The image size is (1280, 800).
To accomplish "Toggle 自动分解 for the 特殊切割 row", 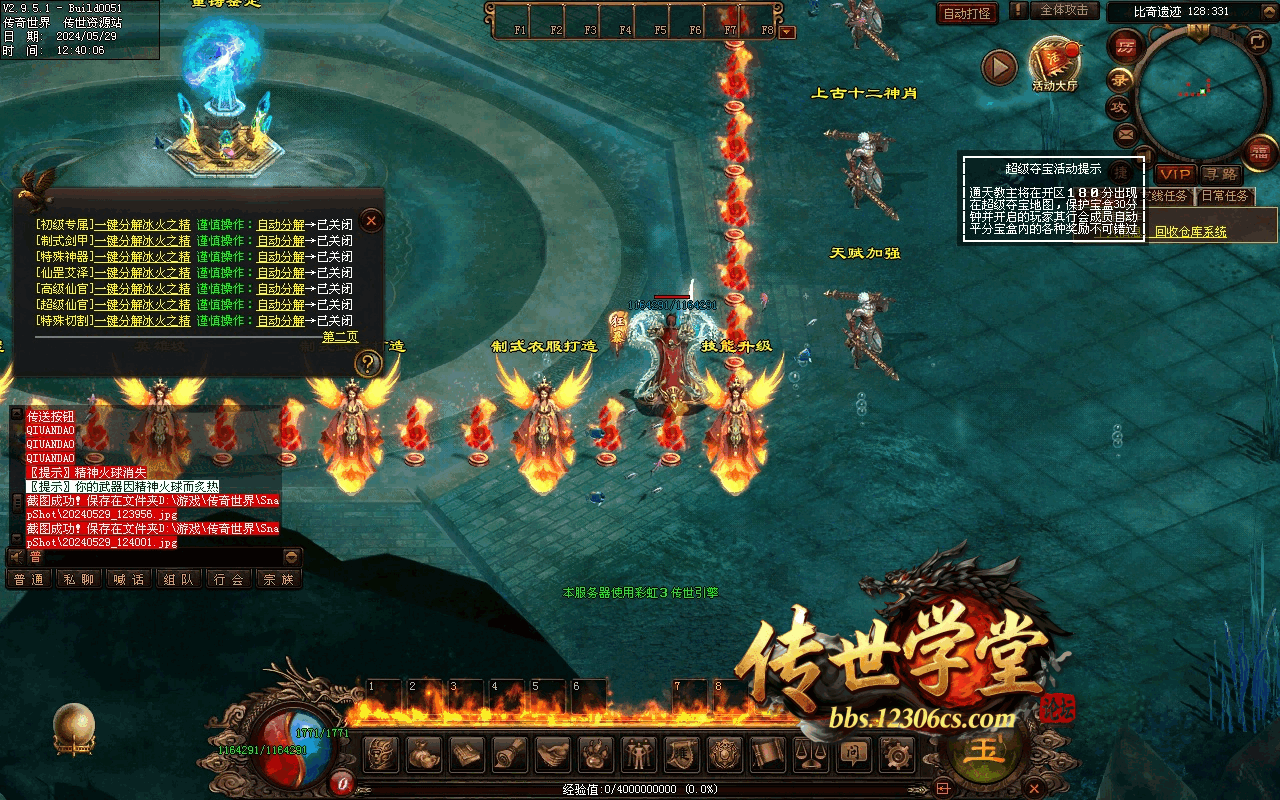I will click(281, 321).
